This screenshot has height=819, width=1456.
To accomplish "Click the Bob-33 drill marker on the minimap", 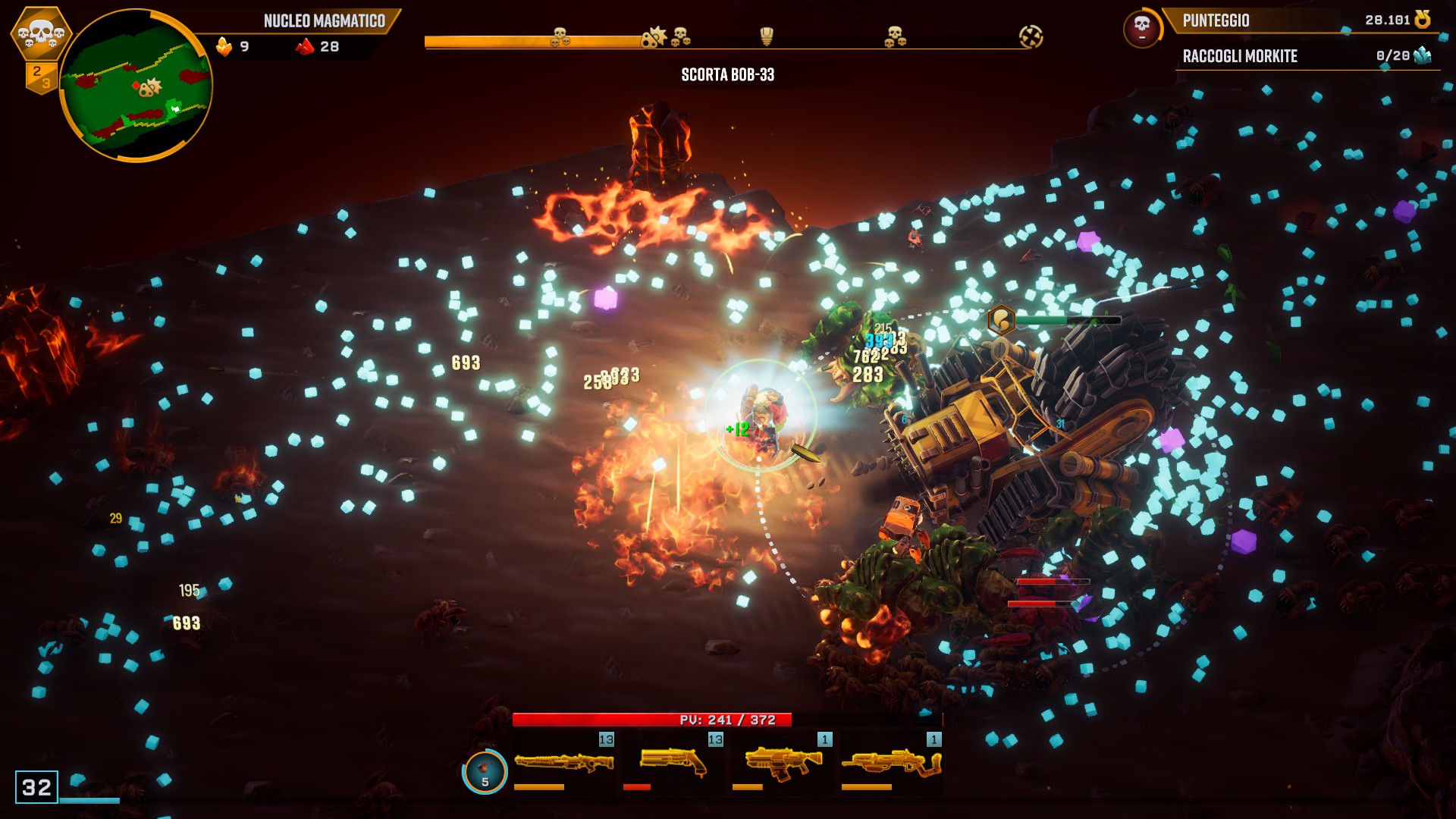I will tap(150, 88).
